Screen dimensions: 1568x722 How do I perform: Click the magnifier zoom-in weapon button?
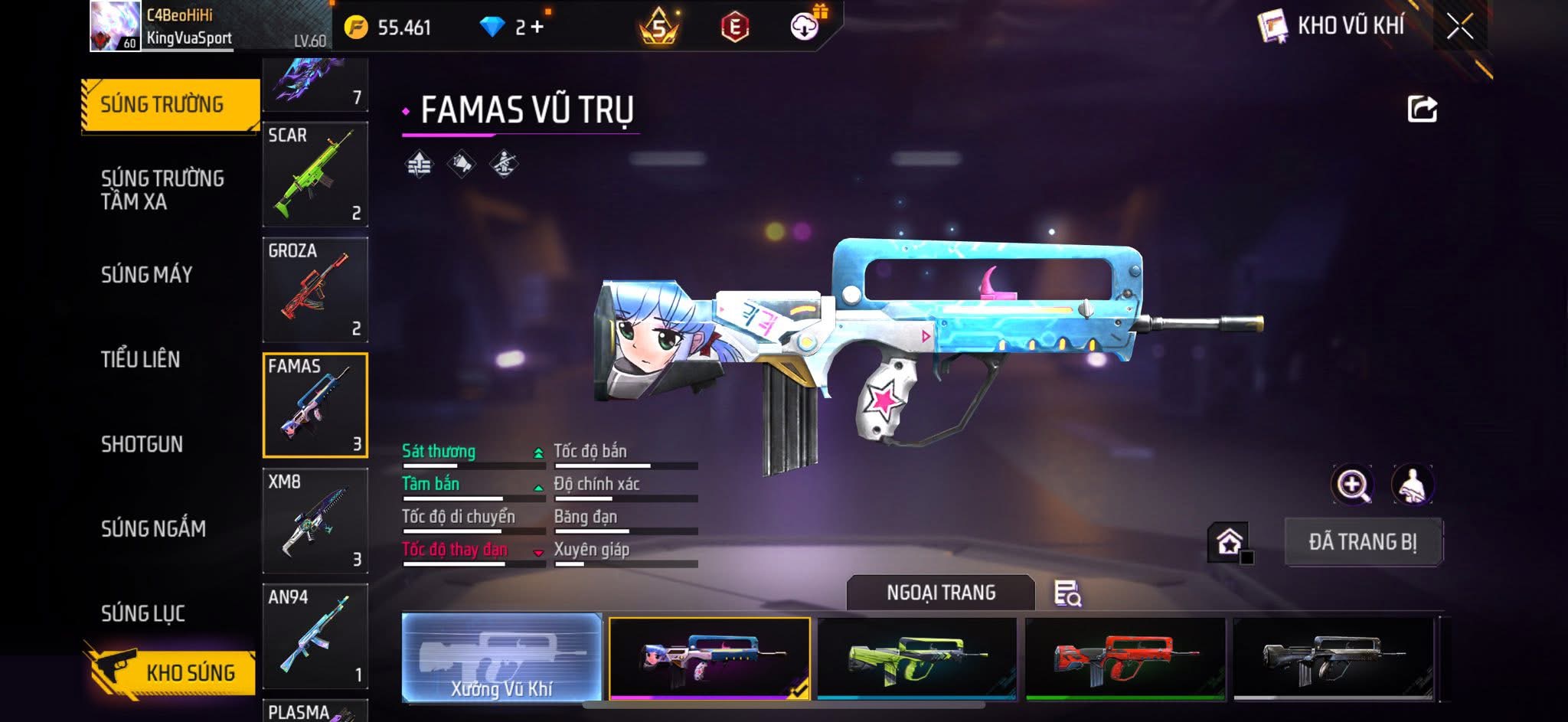click(x=1352, y=485)
